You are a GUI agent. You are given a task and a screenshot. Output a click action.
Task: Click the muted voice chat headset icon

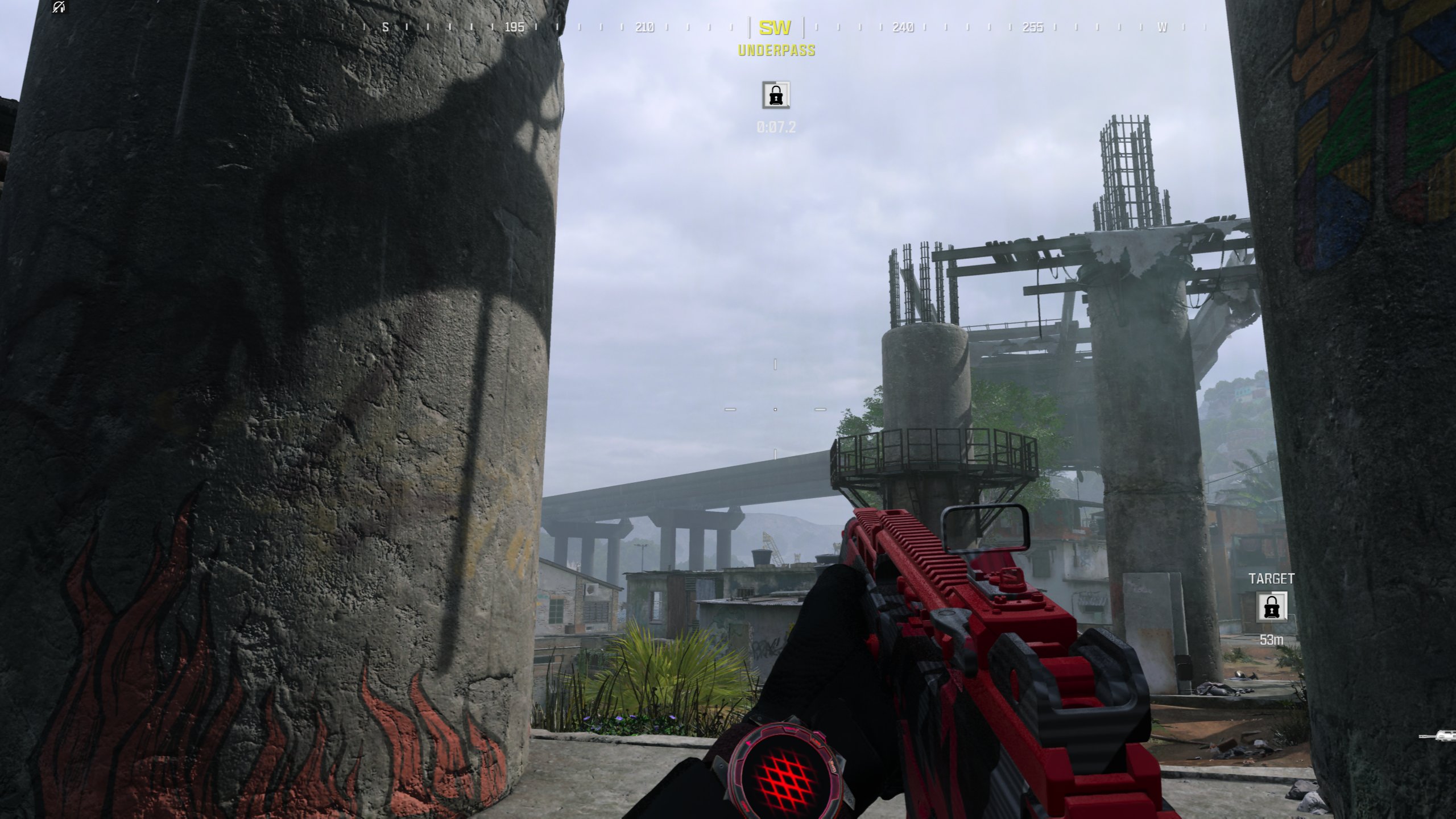coord(59,8)
